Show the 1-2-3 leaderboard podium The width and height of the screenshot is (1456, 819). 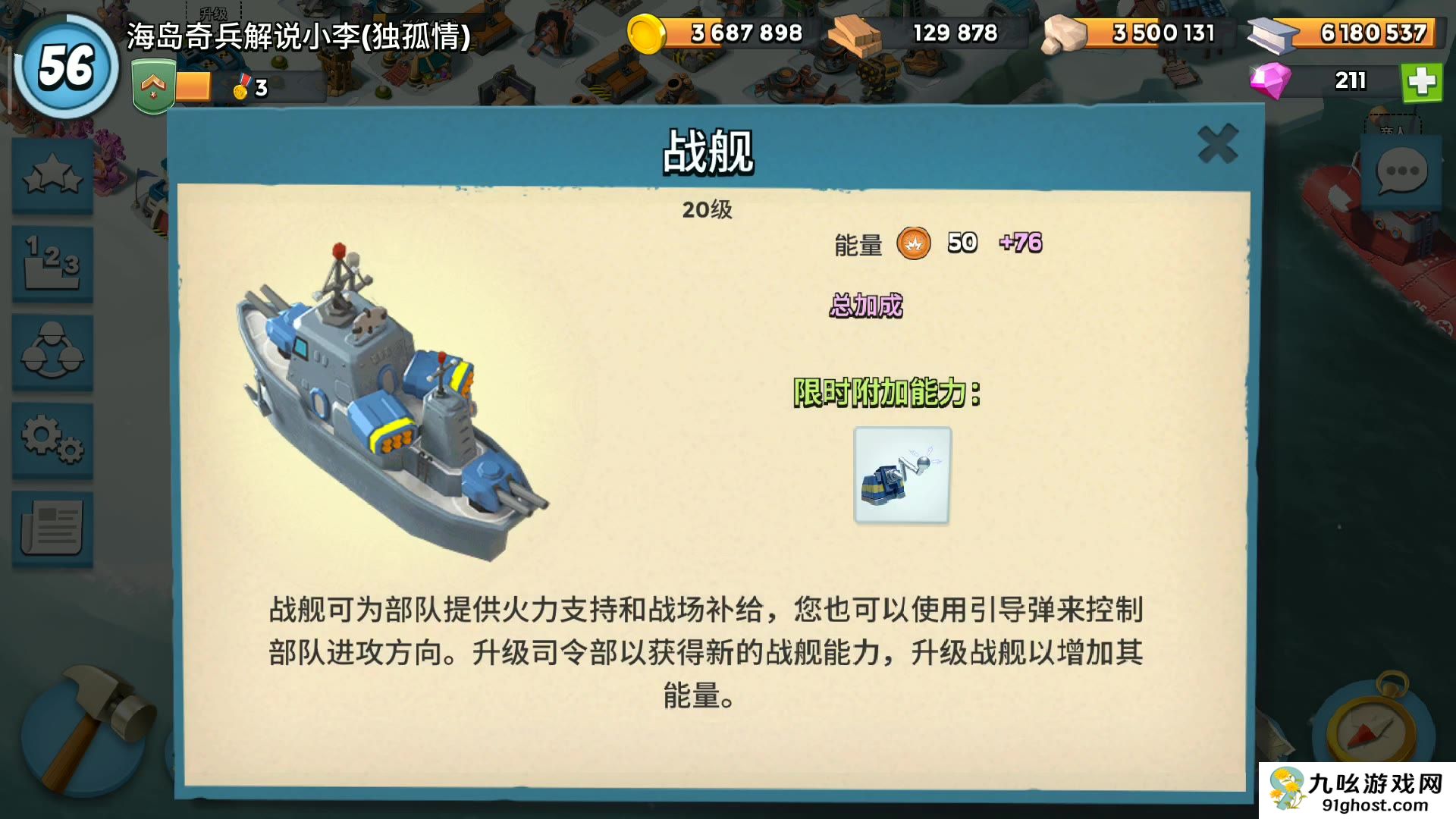pyautogui.click(x=52, y=264)
